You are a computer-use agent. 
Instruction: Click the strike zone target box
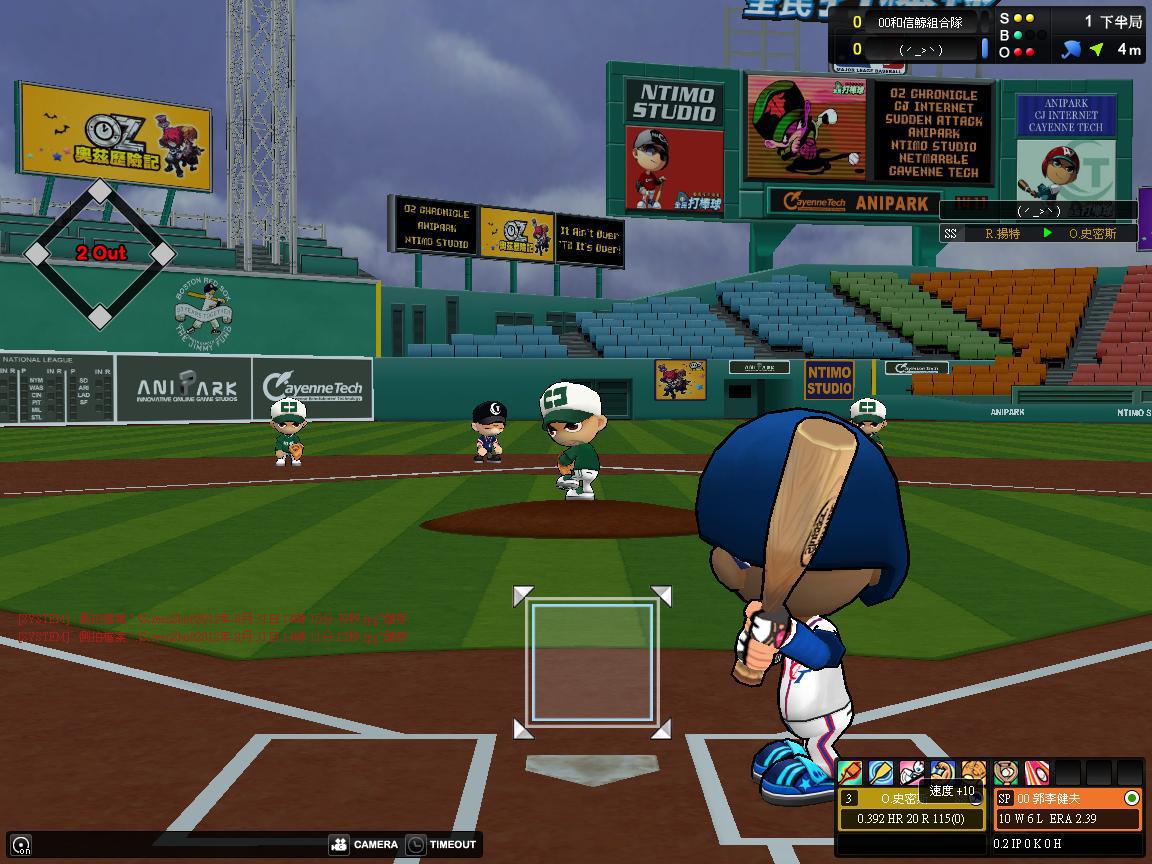coord(592,663)
